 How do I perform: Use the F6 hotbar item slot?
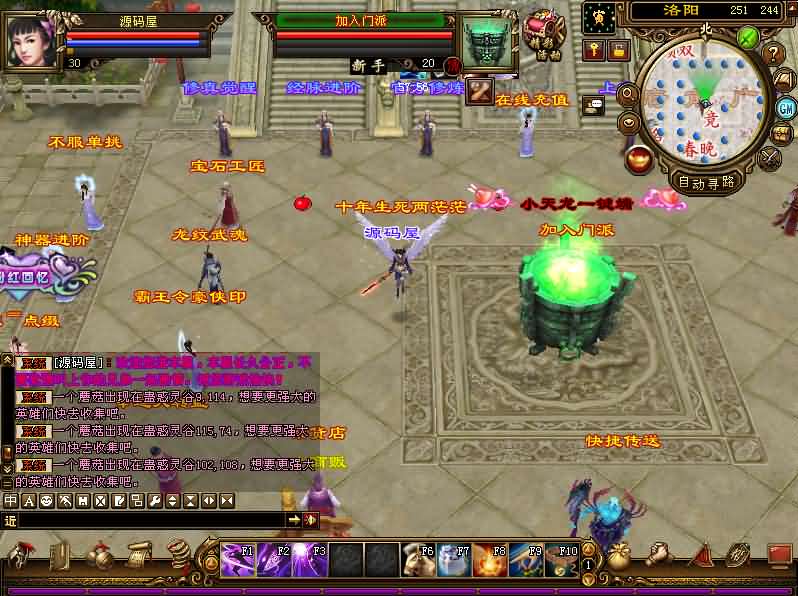click(419, 559)
